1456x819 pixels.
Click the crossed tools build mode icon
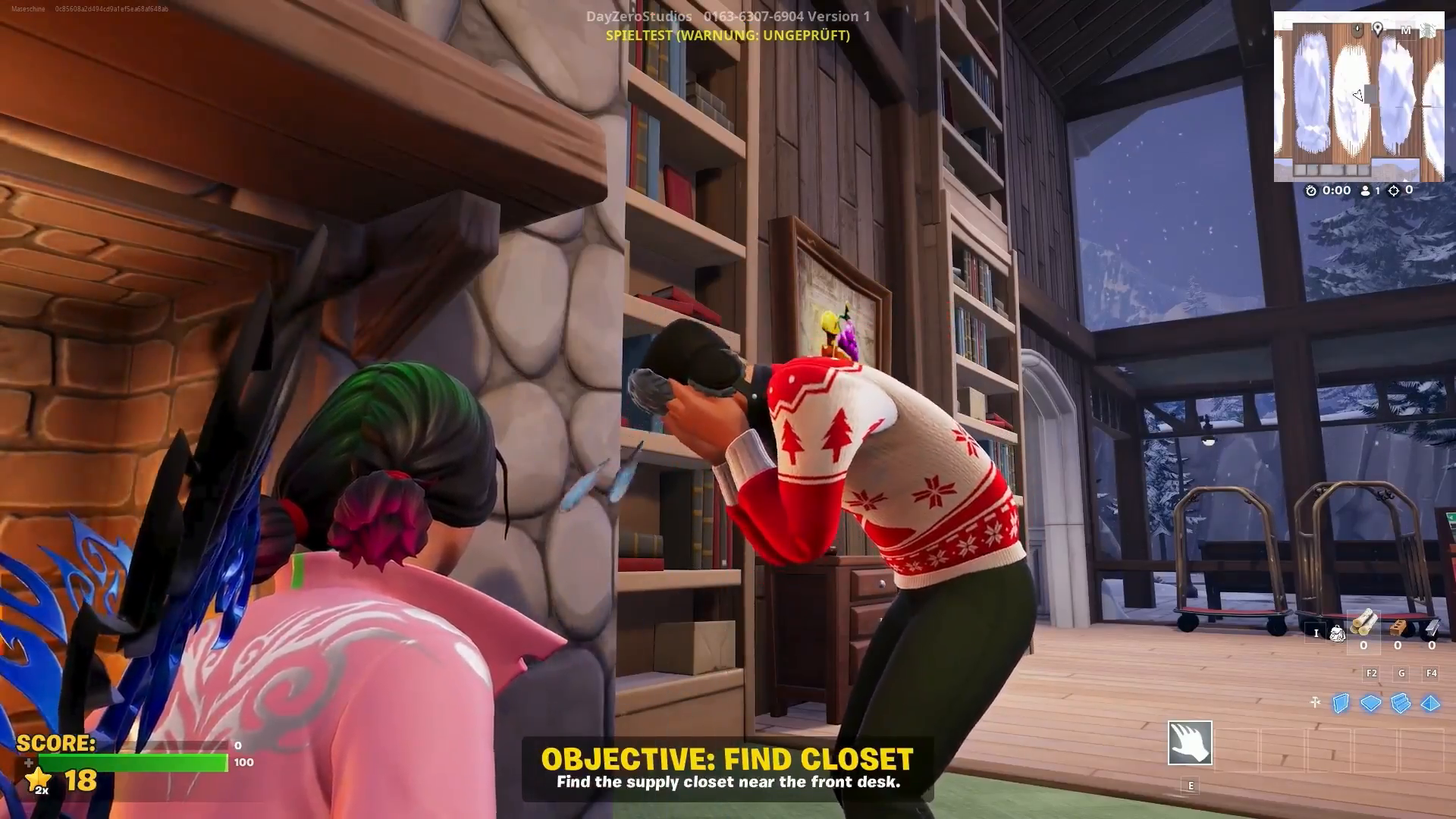[x=1315, y=702]
